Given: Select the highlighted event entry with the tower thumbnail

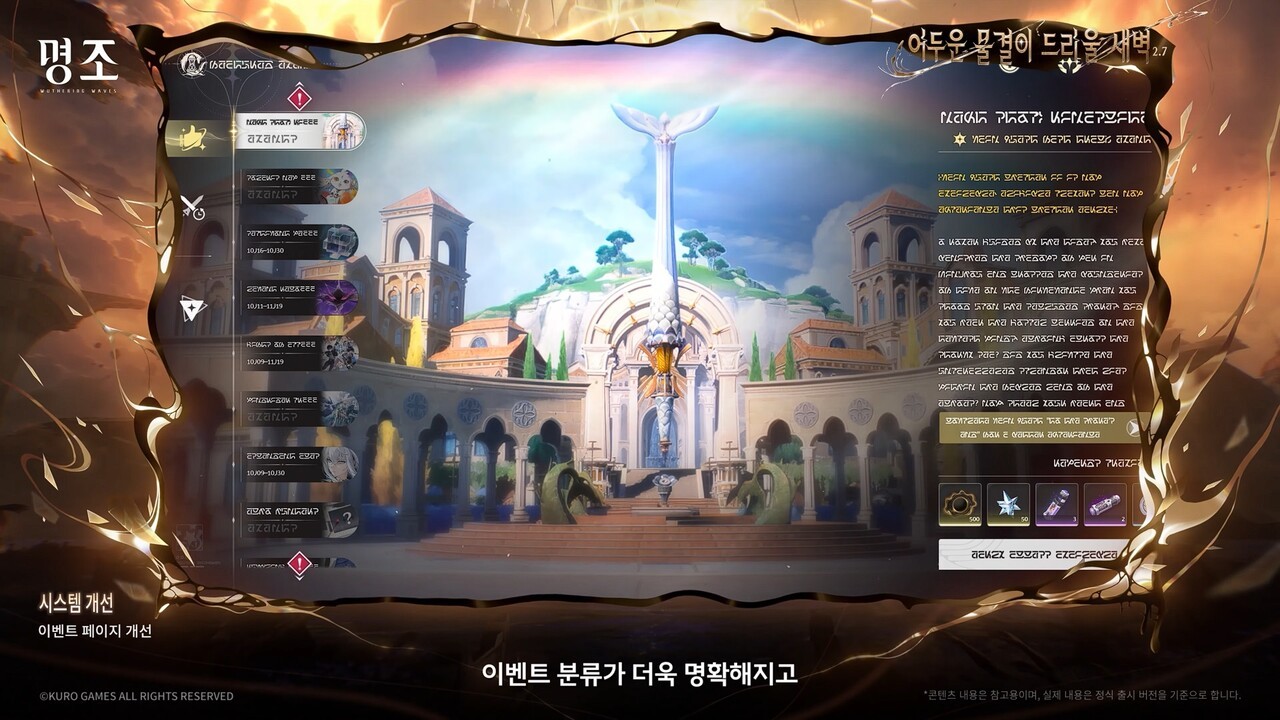Looking at the screenshot, I should point(300,131).
